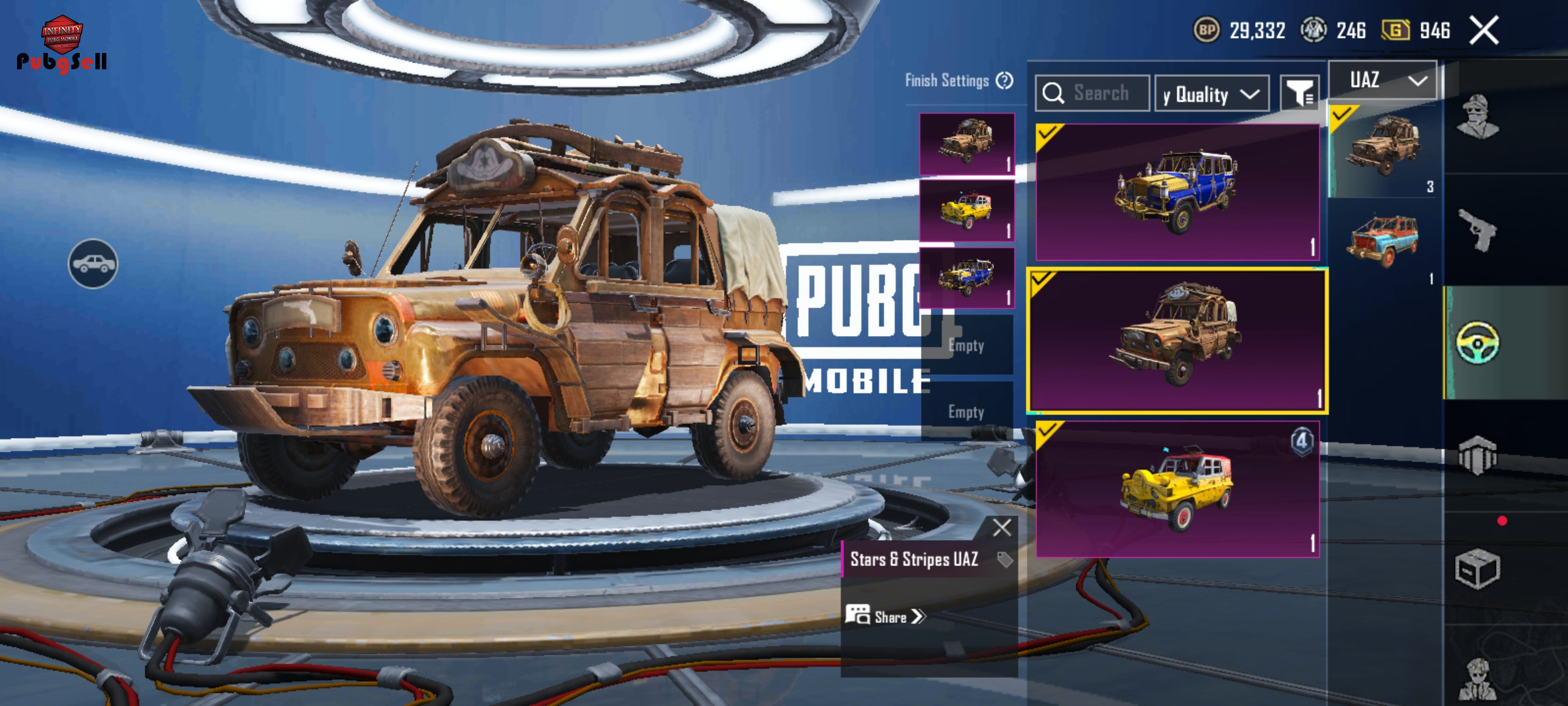Choose the highlighted wooden UAZ skin card
1568x706 pixels.
coord(1177,341)
